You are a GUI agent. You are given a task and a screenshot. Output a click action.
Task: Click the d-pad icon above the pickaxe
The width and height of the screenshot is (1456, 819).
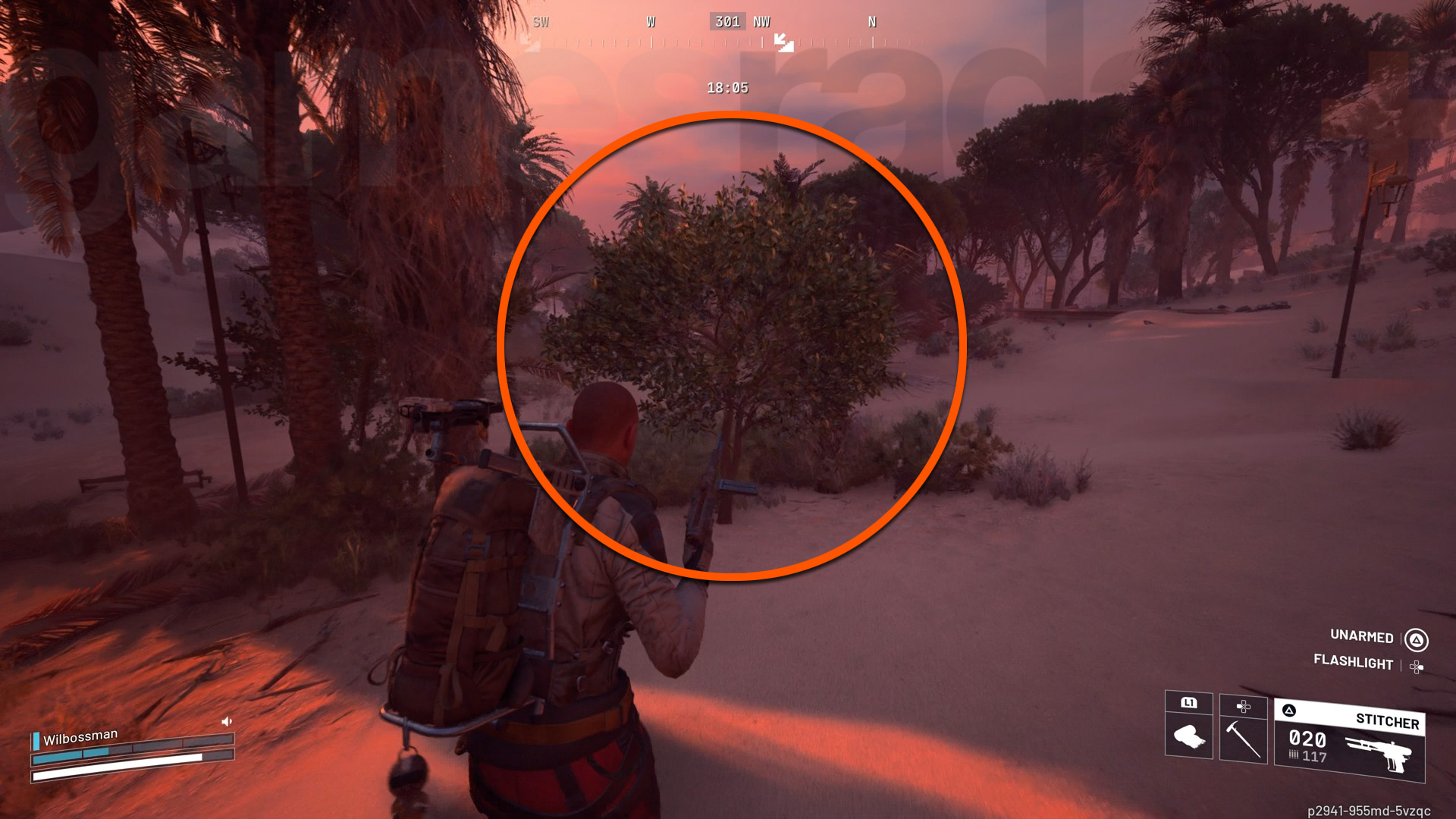[1244, 705]
